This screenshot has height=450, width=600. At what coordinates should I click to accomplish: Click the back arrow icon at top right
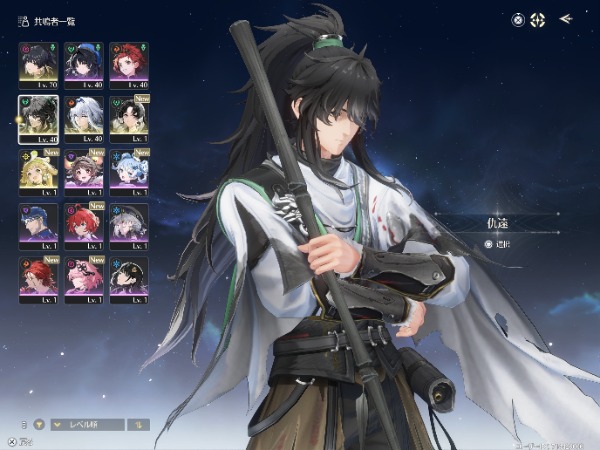click(566, 18)
